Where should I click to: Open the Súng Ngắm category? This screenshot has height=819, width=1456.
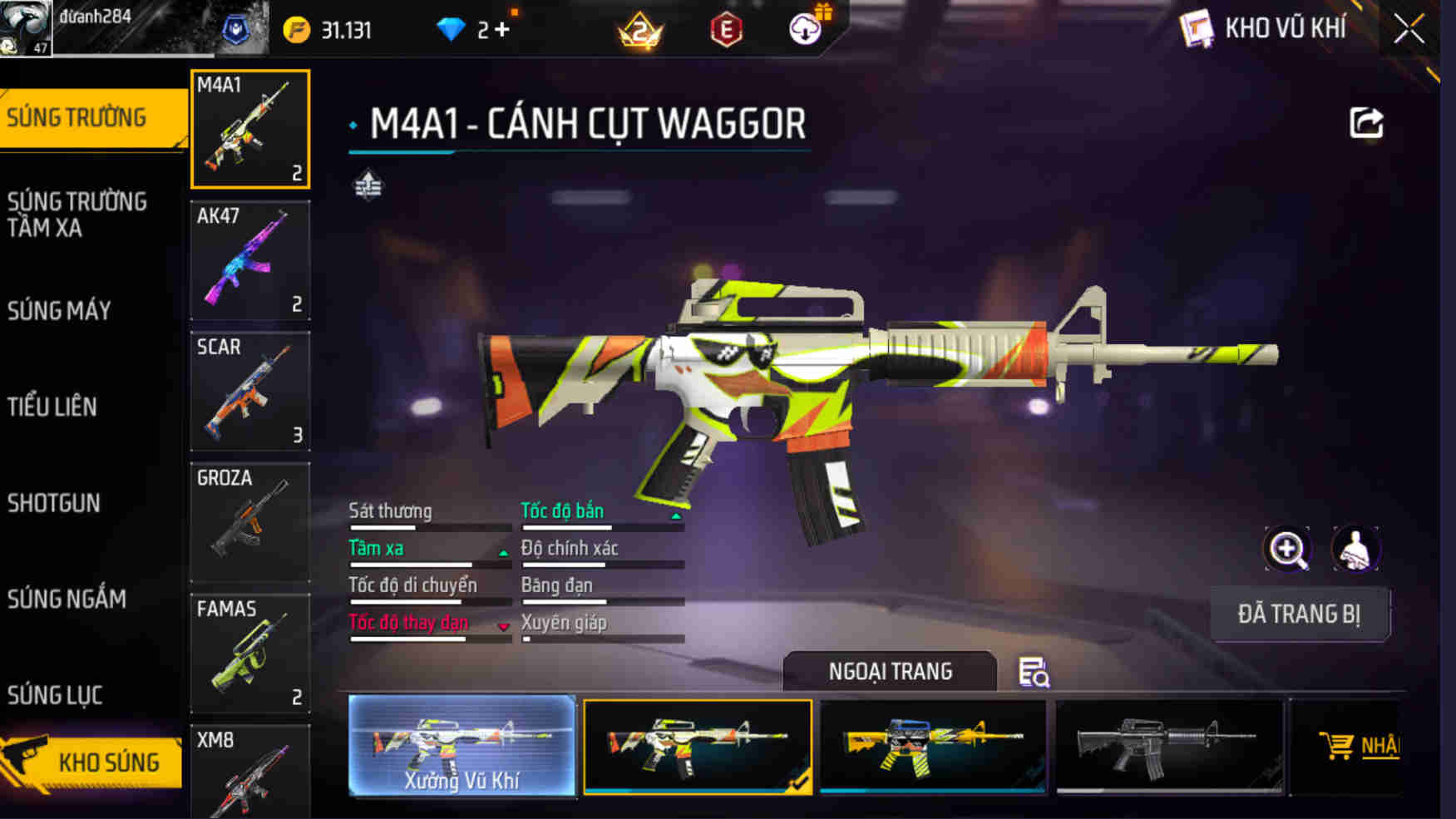pyautogui.click(x=67, y=599)
